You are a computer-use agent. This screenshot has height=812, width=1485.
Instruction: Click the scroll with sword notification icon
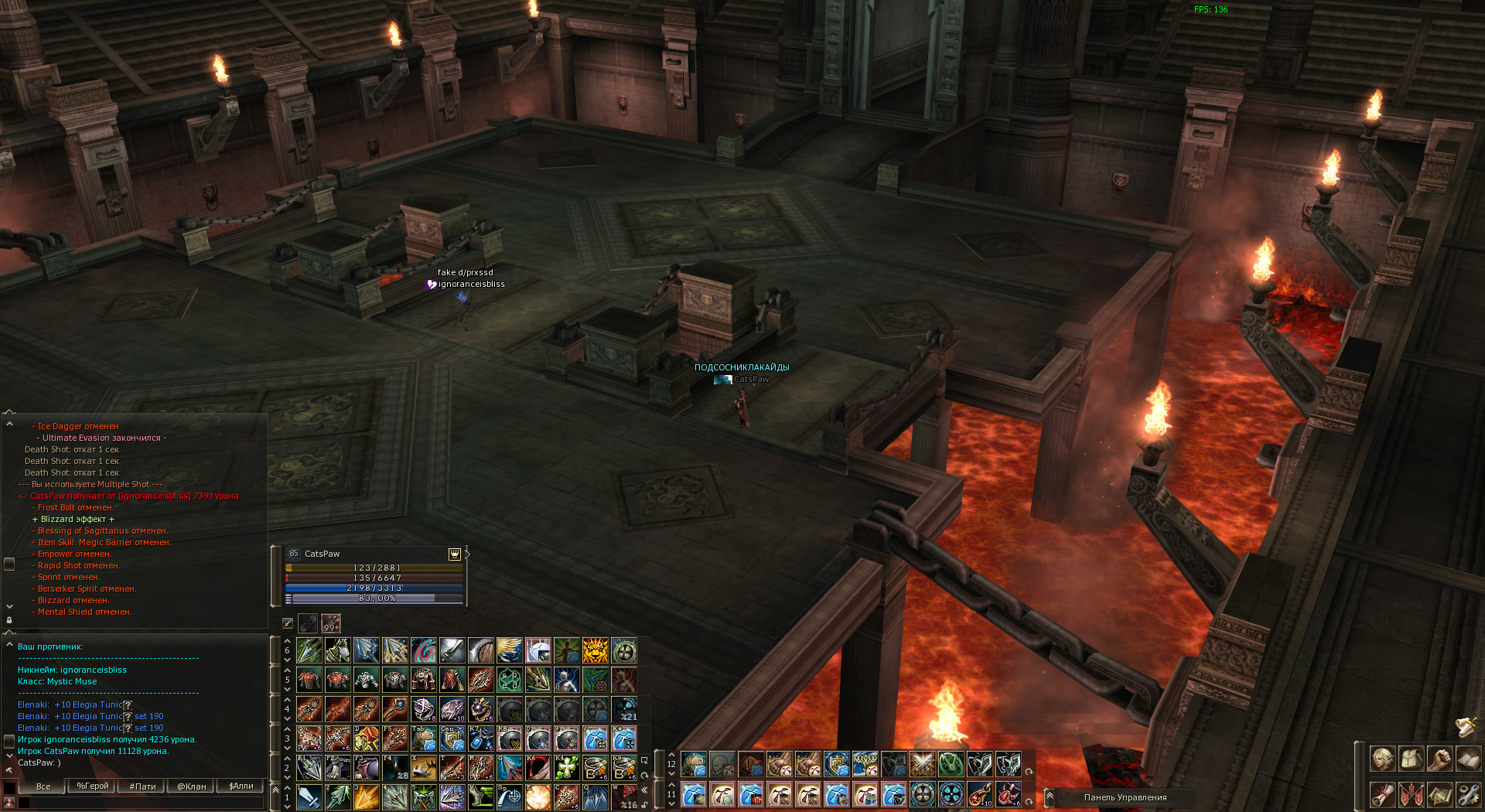pyautogui.click(x=1466, y=726)
